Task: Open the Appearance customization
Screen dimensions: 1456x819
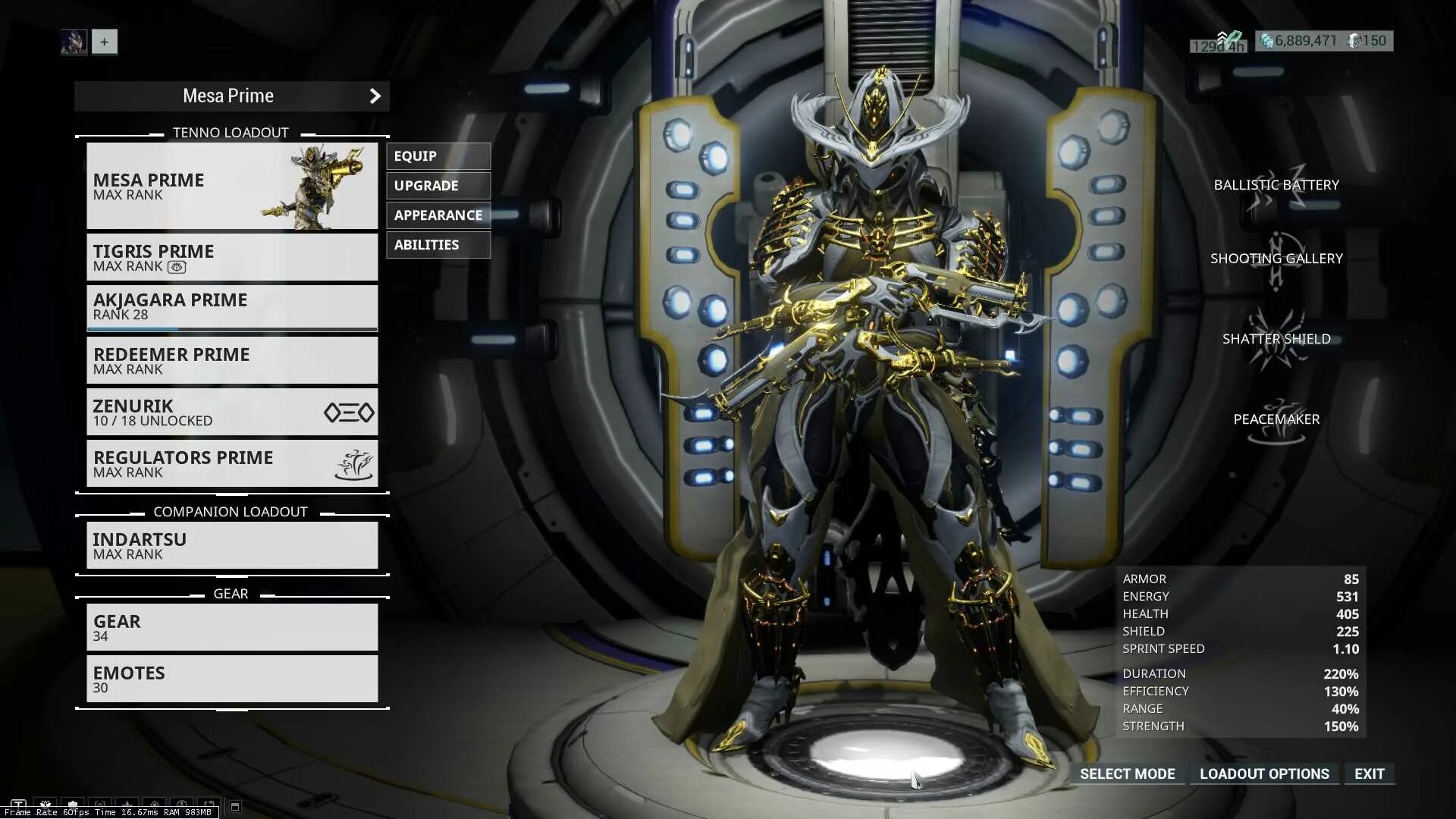Action: [x=438, y=215]
